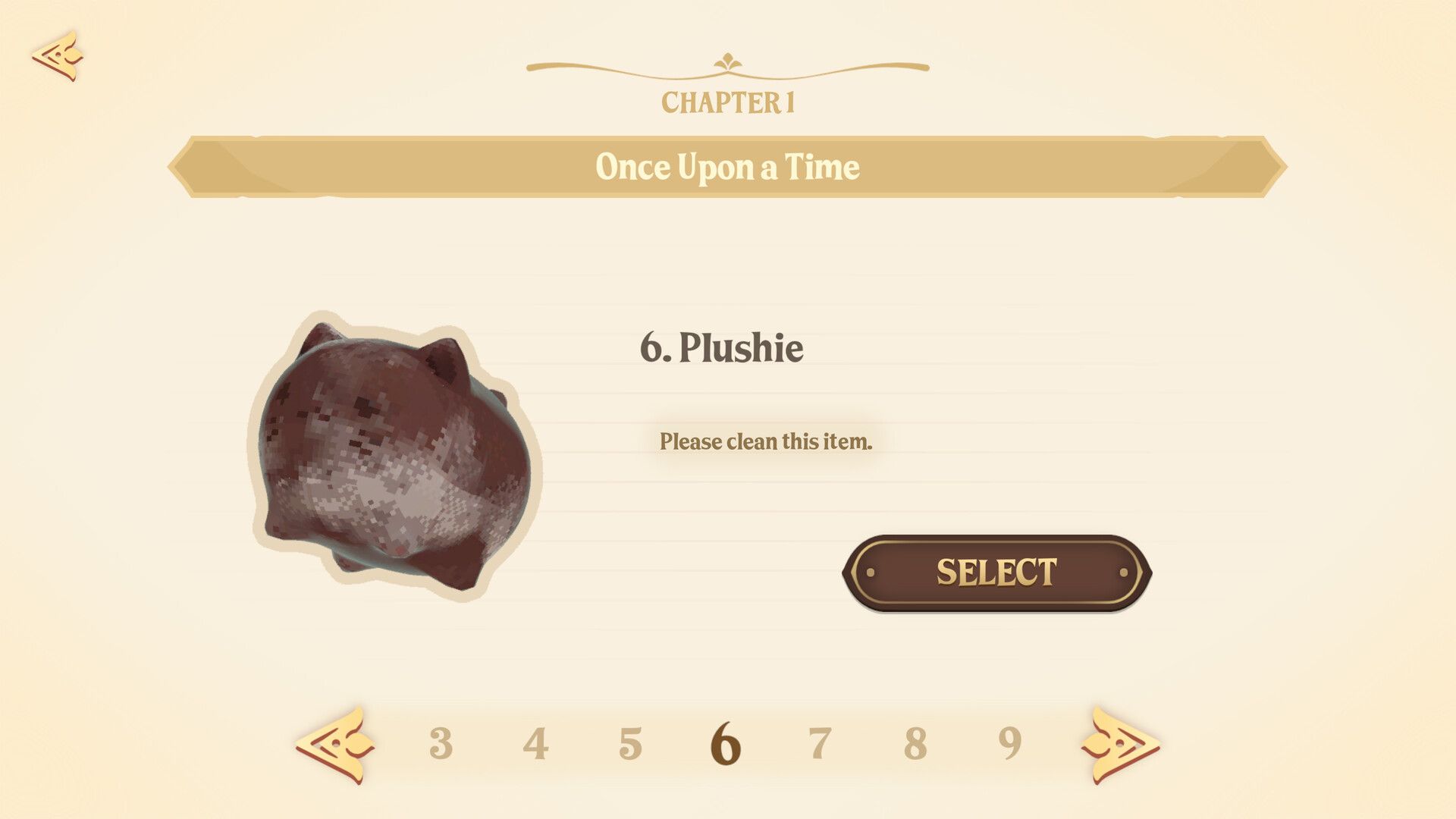The height and width of the screenshot is (819, 1456).
Task: Go back using the top-left arrow
Action: point(58,55)
